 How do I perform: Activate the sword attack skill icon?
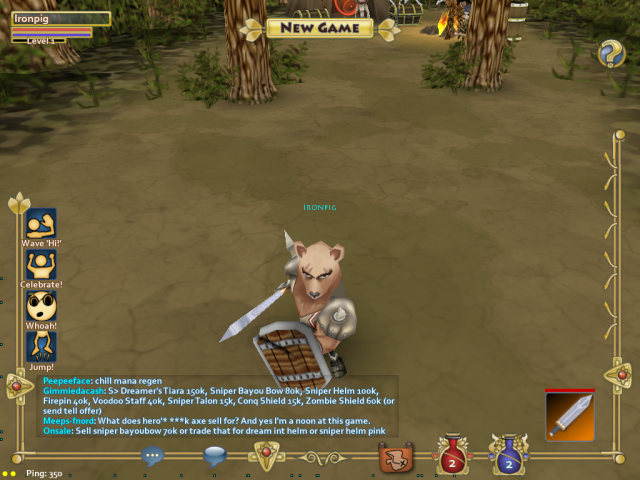(x=570, y=415)
